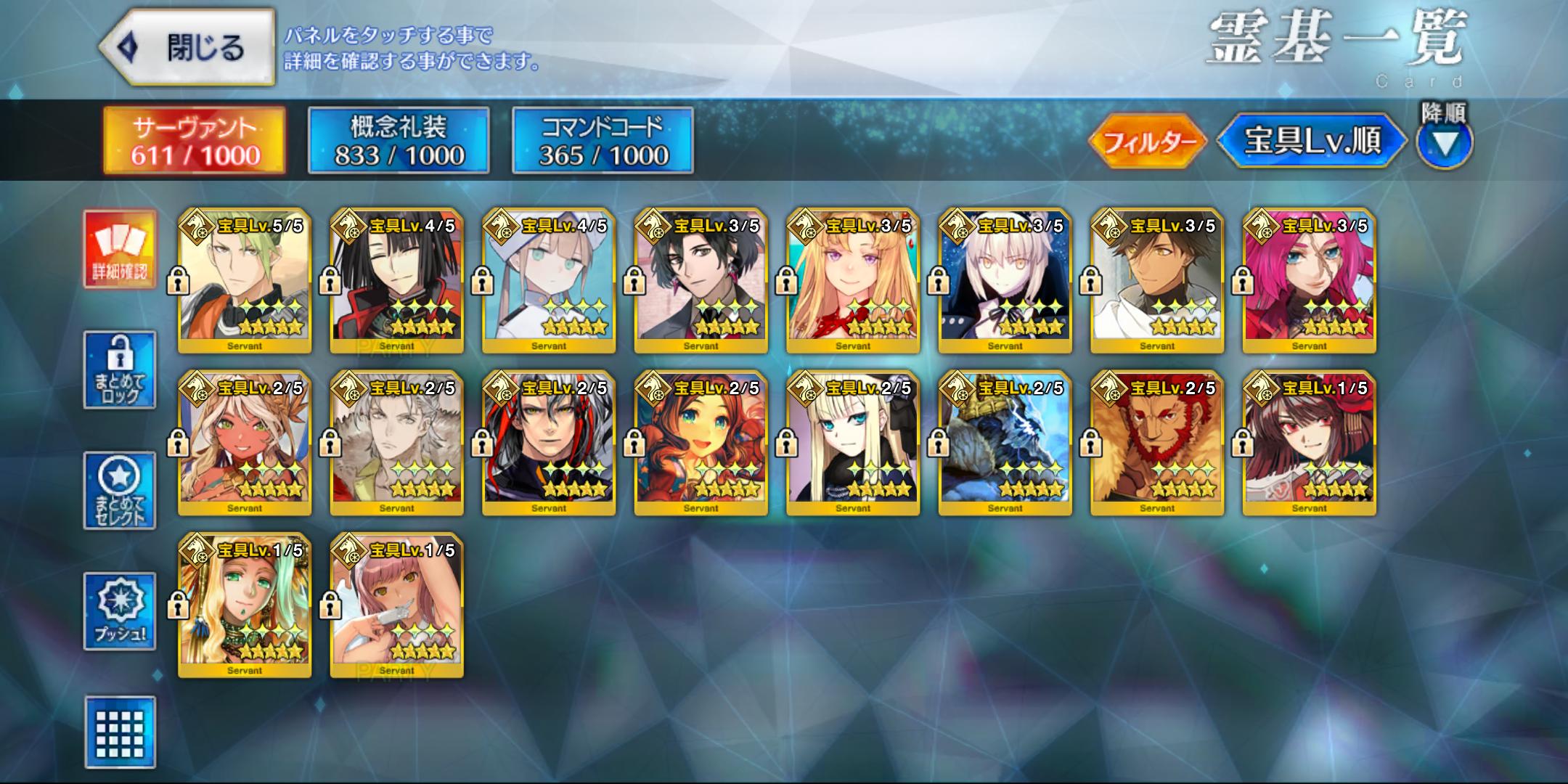The image size is (1568, 784).
Task: Choose the まとめてロック bulk lock button
Action: [x=120, y=369]
